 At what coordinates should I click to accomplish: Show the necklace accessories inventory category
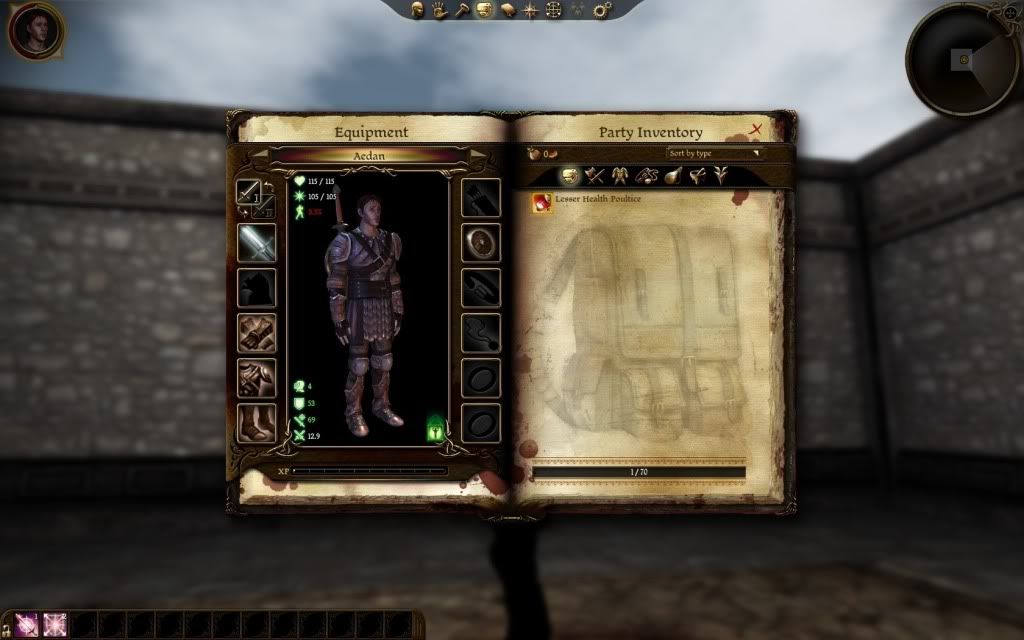(645, 177)
